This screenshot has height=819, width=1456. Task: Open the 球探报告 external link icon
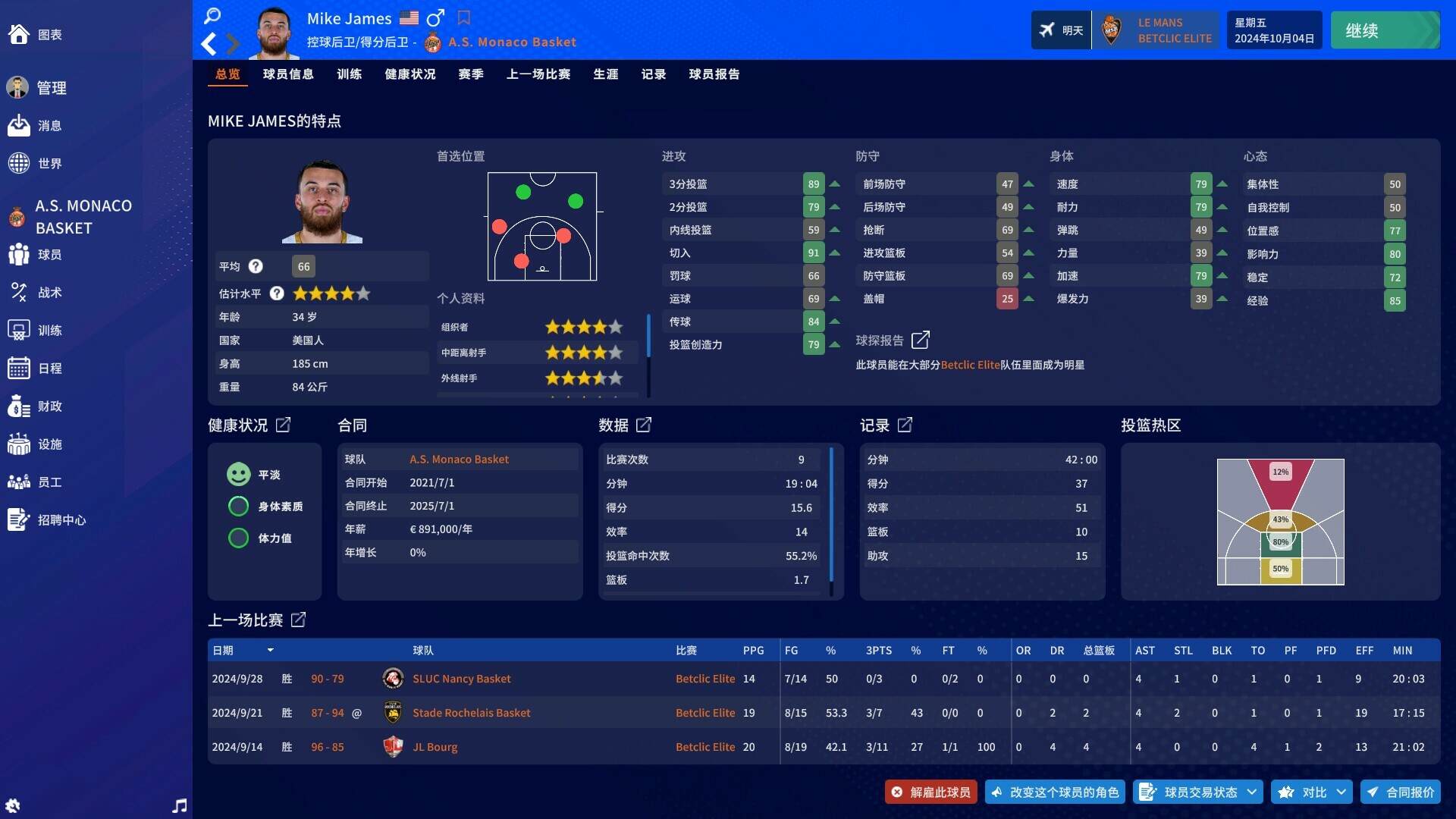click(922, 340)
